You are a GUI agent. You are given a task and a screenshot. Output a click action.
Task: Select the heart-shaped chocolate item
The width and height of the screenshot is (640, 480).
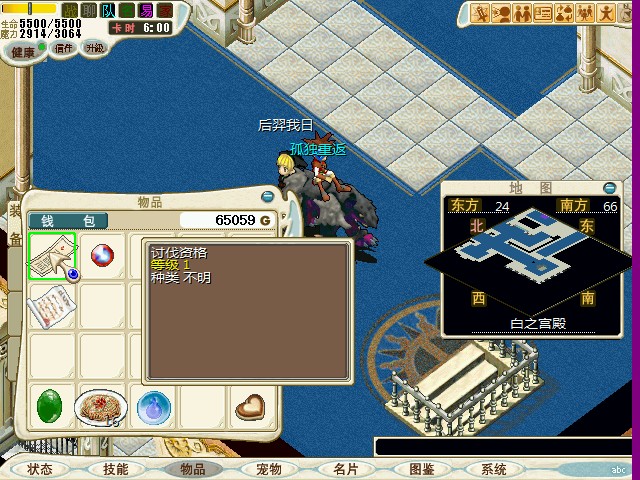[251, 407]
